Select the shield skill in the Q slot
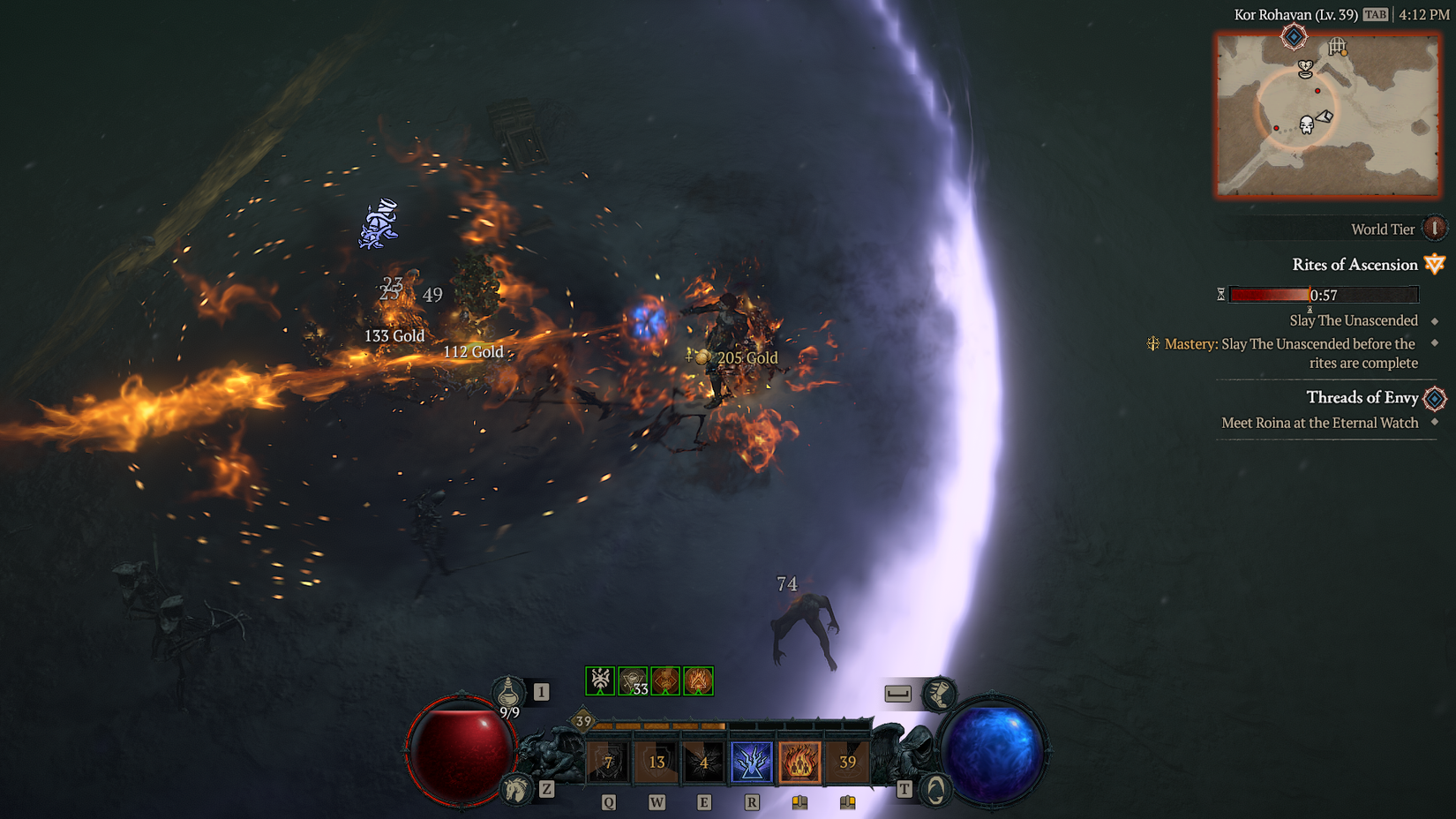 pyautogui.click(x=608, y=761)
